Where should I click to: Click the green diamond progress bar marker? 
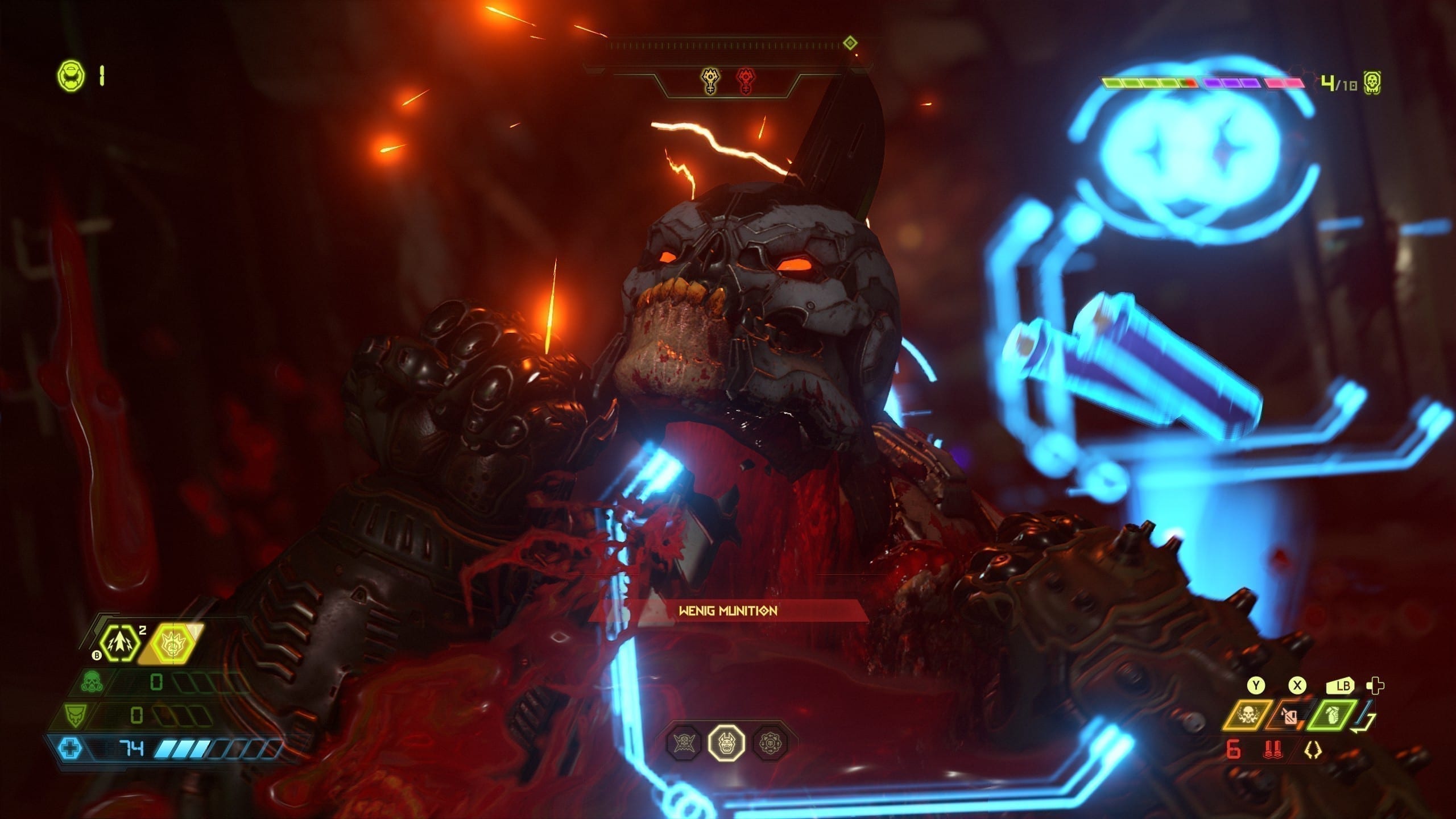point(850,43)
